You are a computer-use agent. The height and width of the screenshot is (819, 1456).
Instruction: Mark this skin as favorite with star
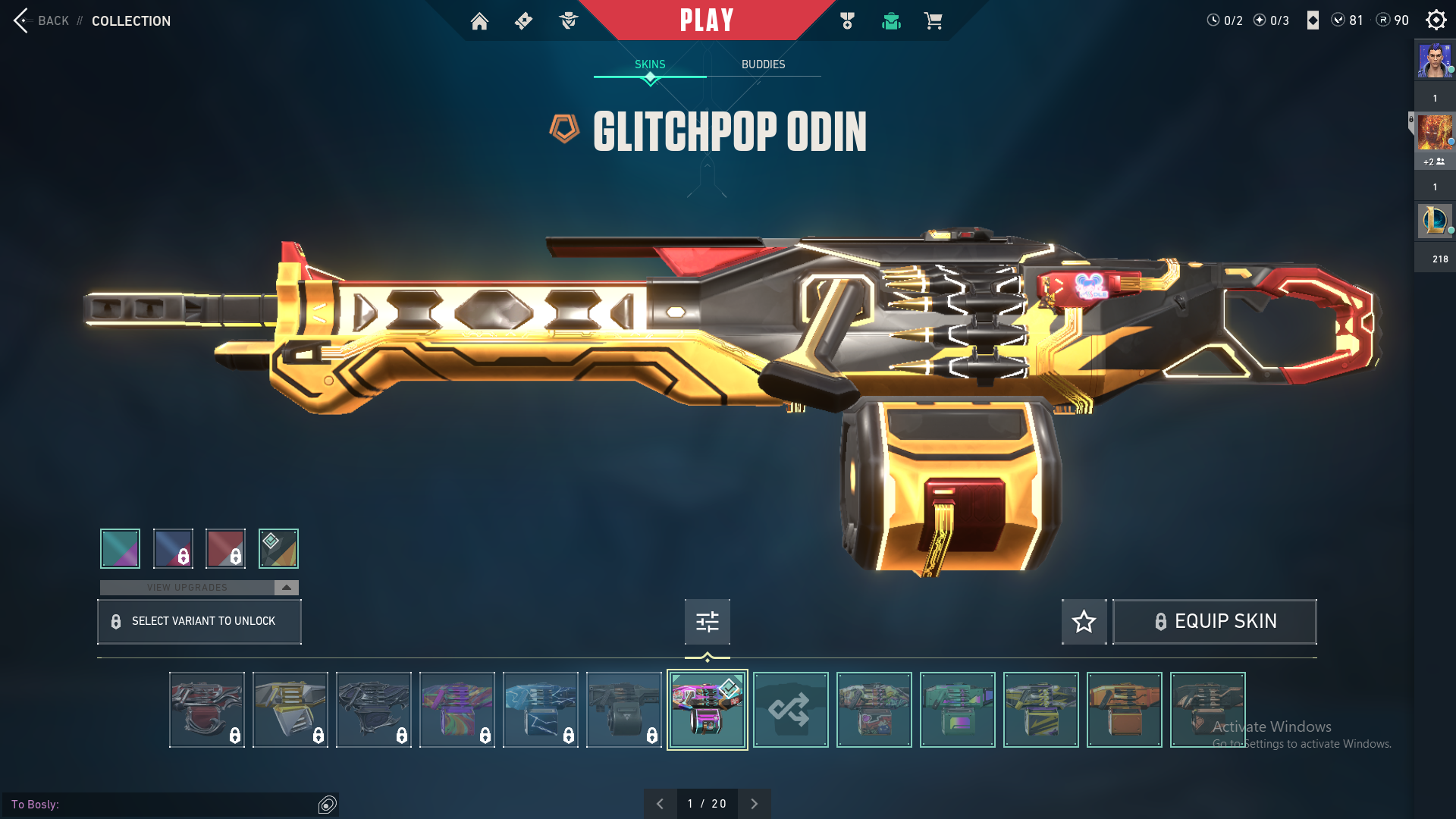[x=1084, y=622]
